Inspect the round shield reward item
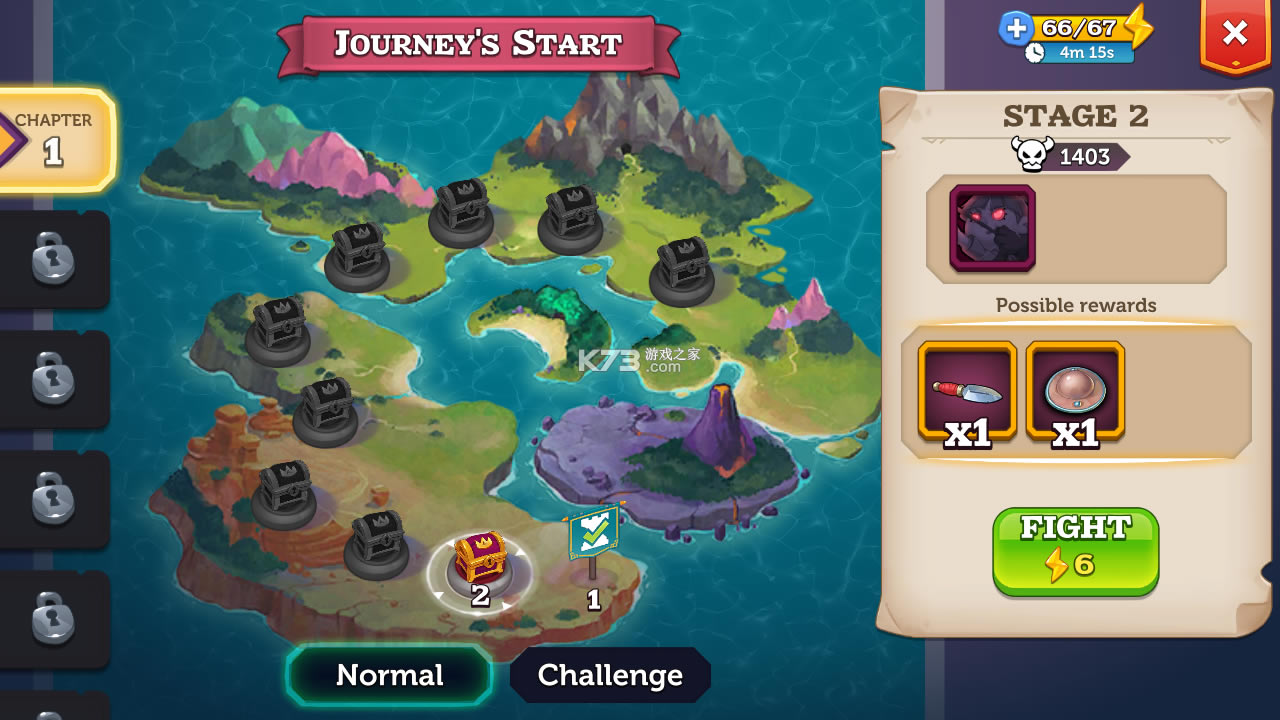 pyautogui.click(x=1075, y=391)
